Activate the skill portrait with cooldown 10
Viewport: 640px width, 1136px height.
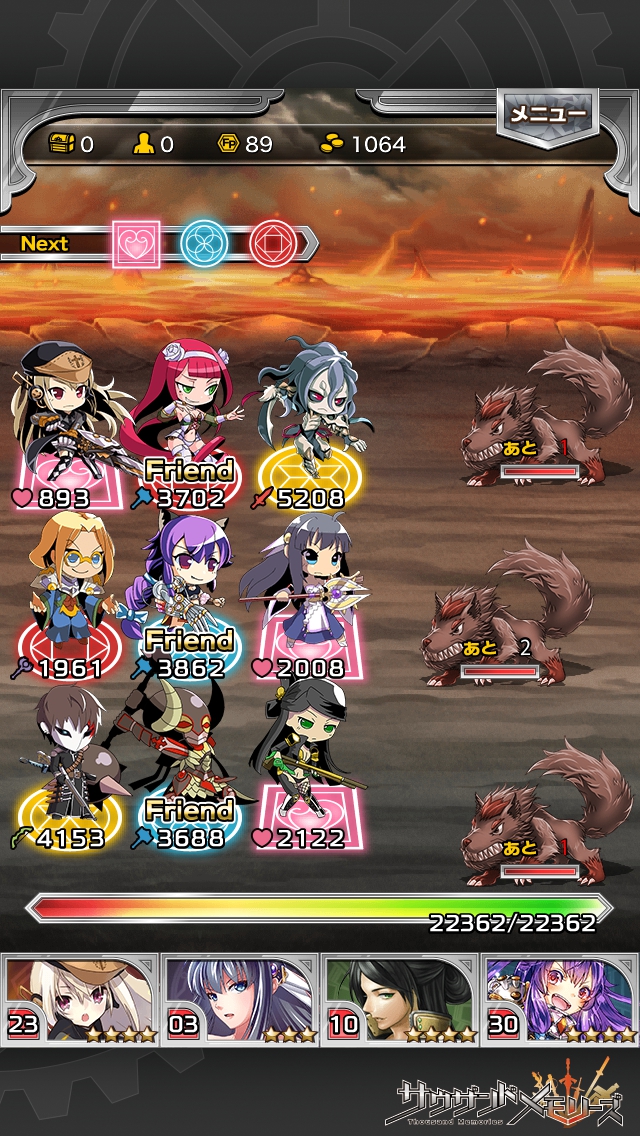click(400, 998)
